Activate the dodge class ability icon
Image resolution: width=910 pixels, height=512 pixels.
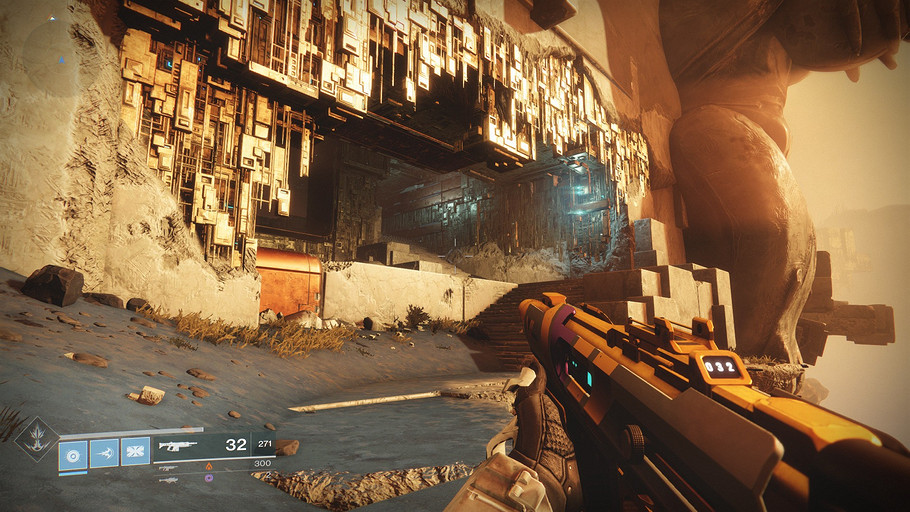point(104,453)
